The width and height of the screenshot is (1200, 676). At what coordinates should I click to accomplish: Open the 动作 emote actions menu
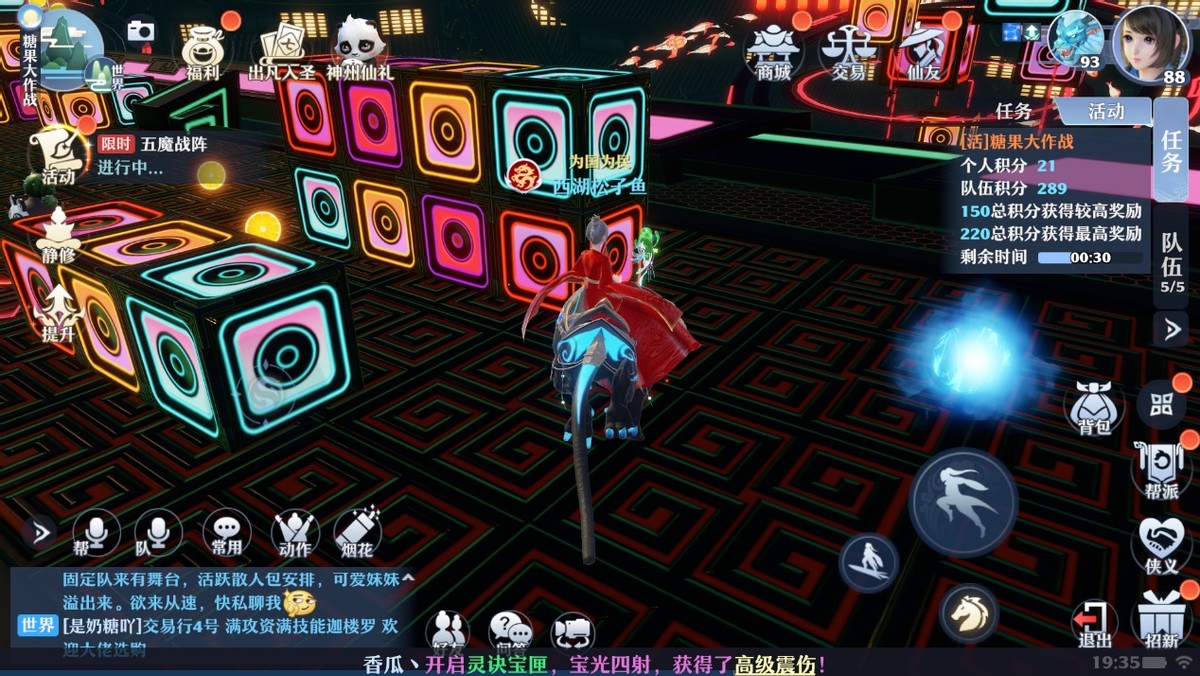tap(295, 532)
